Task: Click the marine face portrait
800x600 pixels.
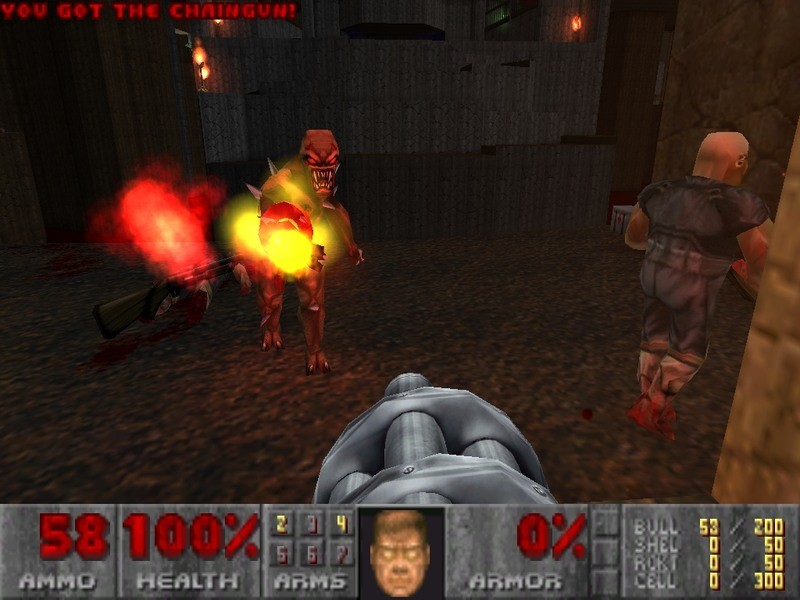Action: 401,550
